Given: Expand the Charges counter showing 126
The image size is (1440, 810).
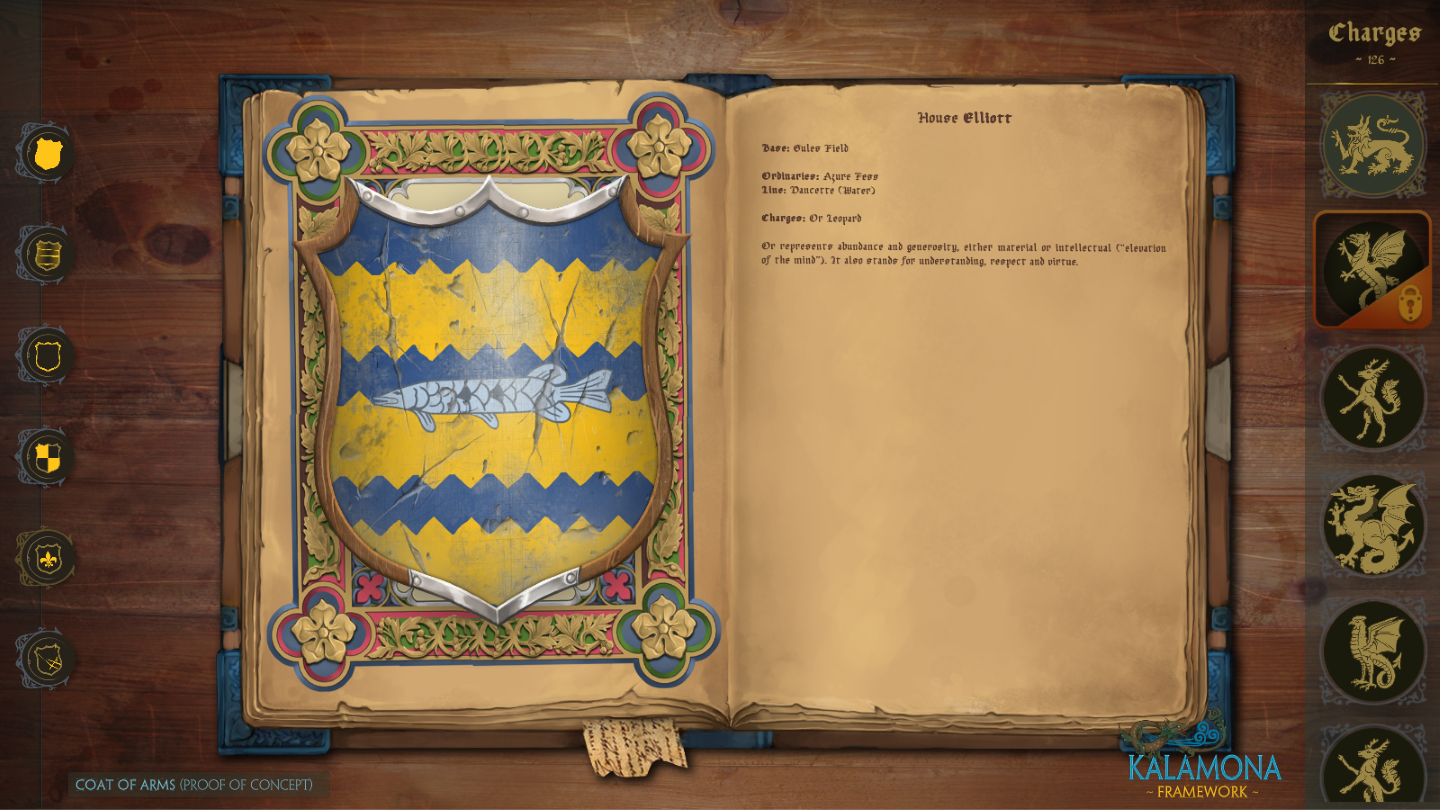Looking at the screenshot, I should 1373,57.
